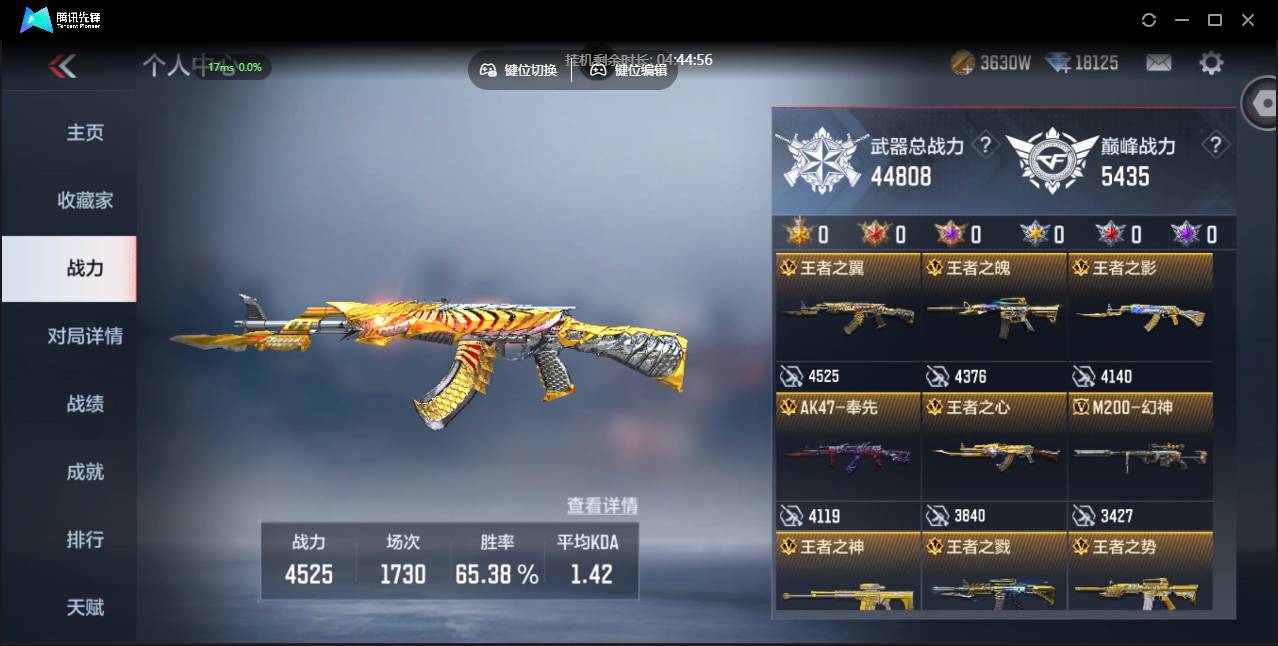This screenshot has height=646, width=1278.
Task: Open the 成就 tab
Action: 85,472
